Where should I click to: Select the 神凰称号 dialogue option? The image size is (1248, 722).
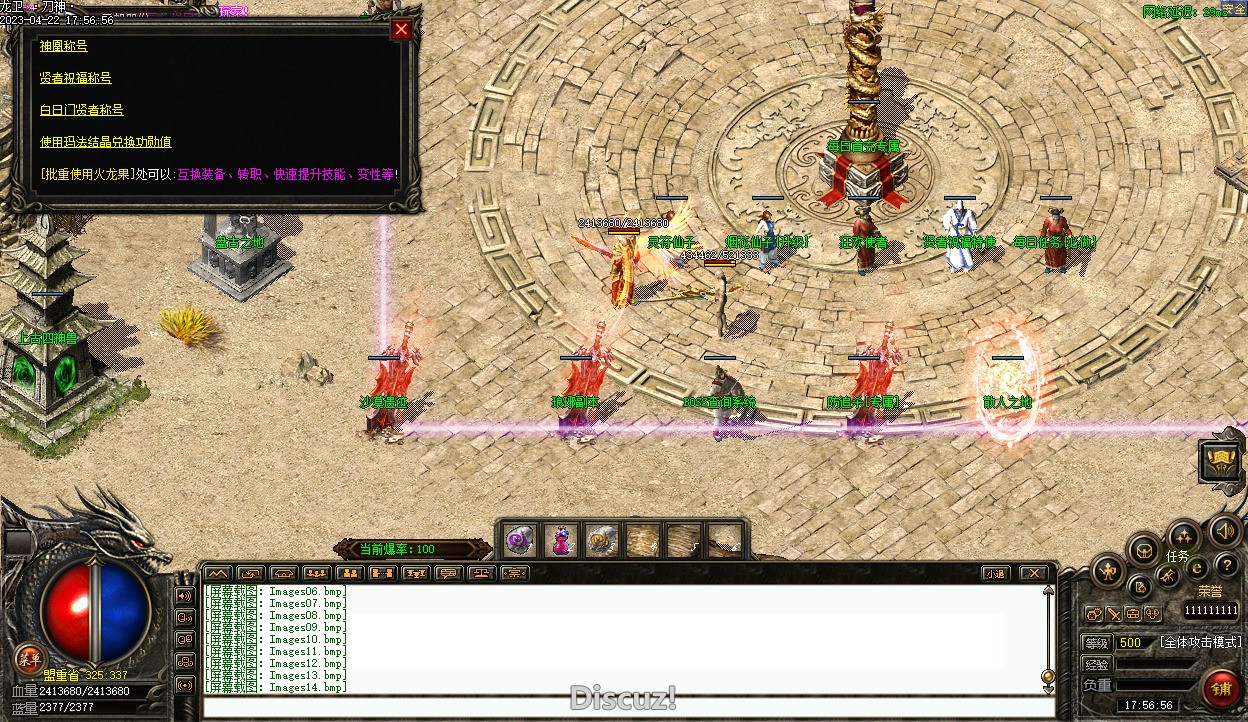pos(63,46)
